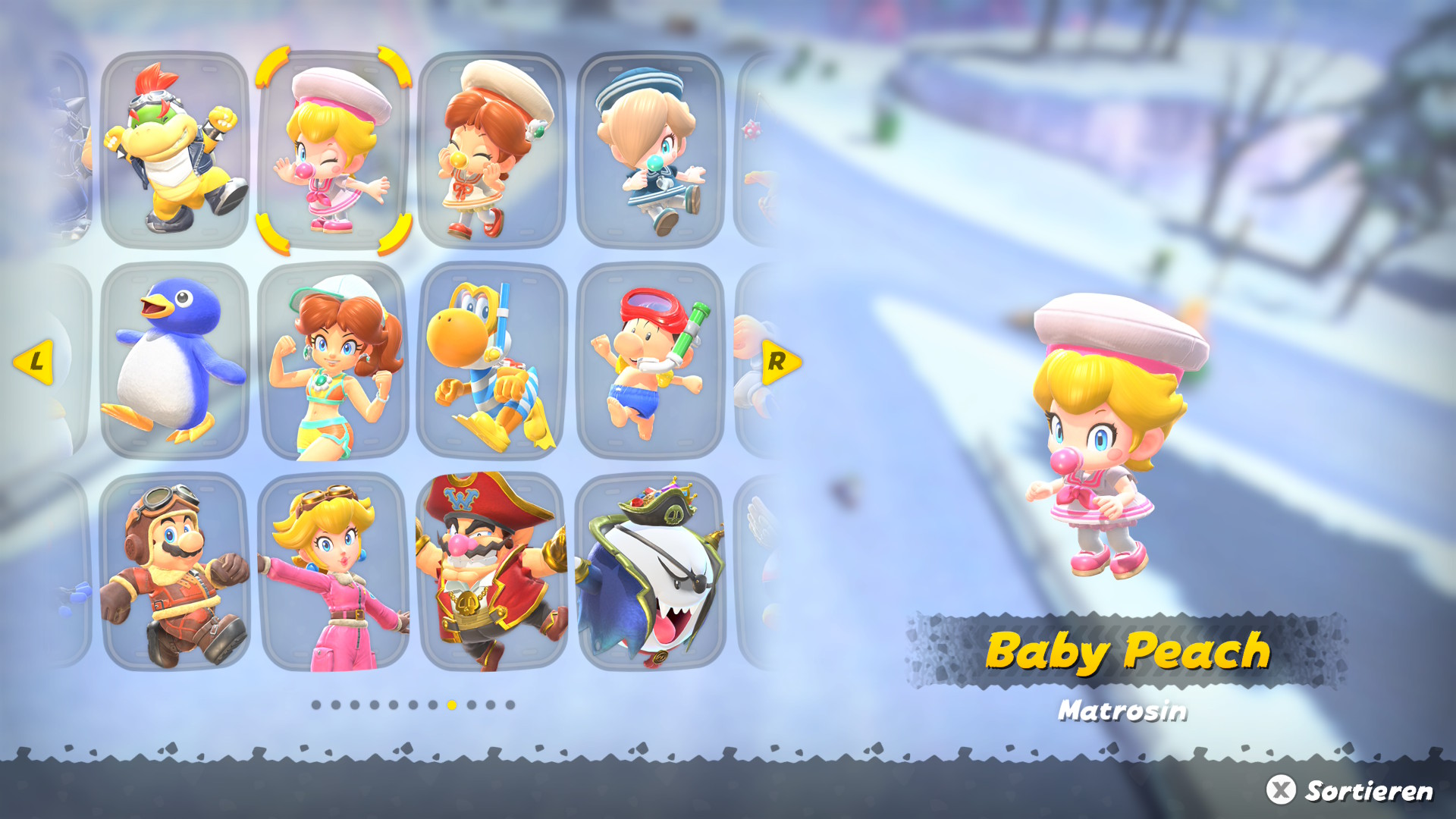Jump to the first page indicator dot

[x=316, y=705]
